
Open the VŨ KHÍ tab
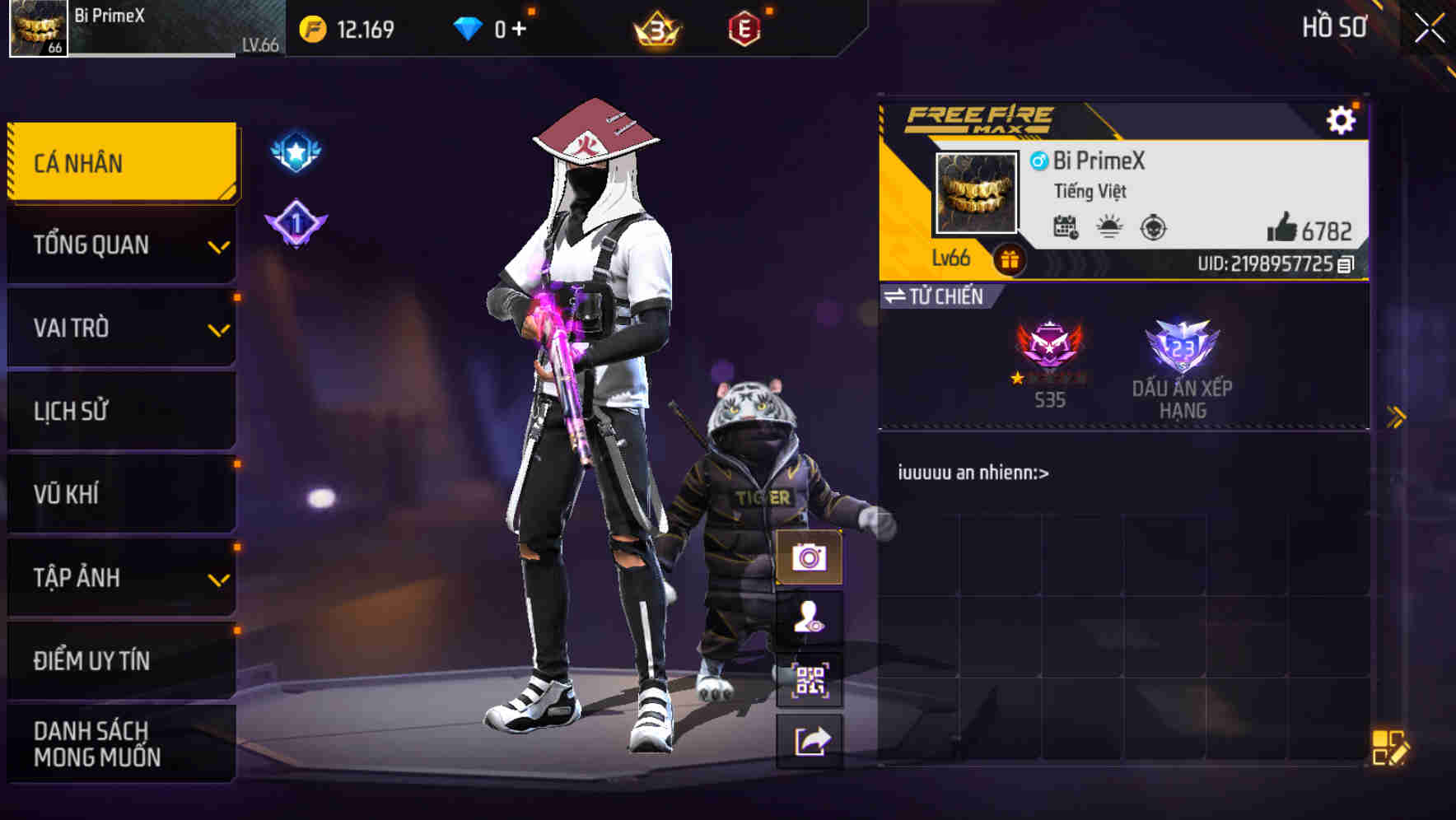click(119, 494)
